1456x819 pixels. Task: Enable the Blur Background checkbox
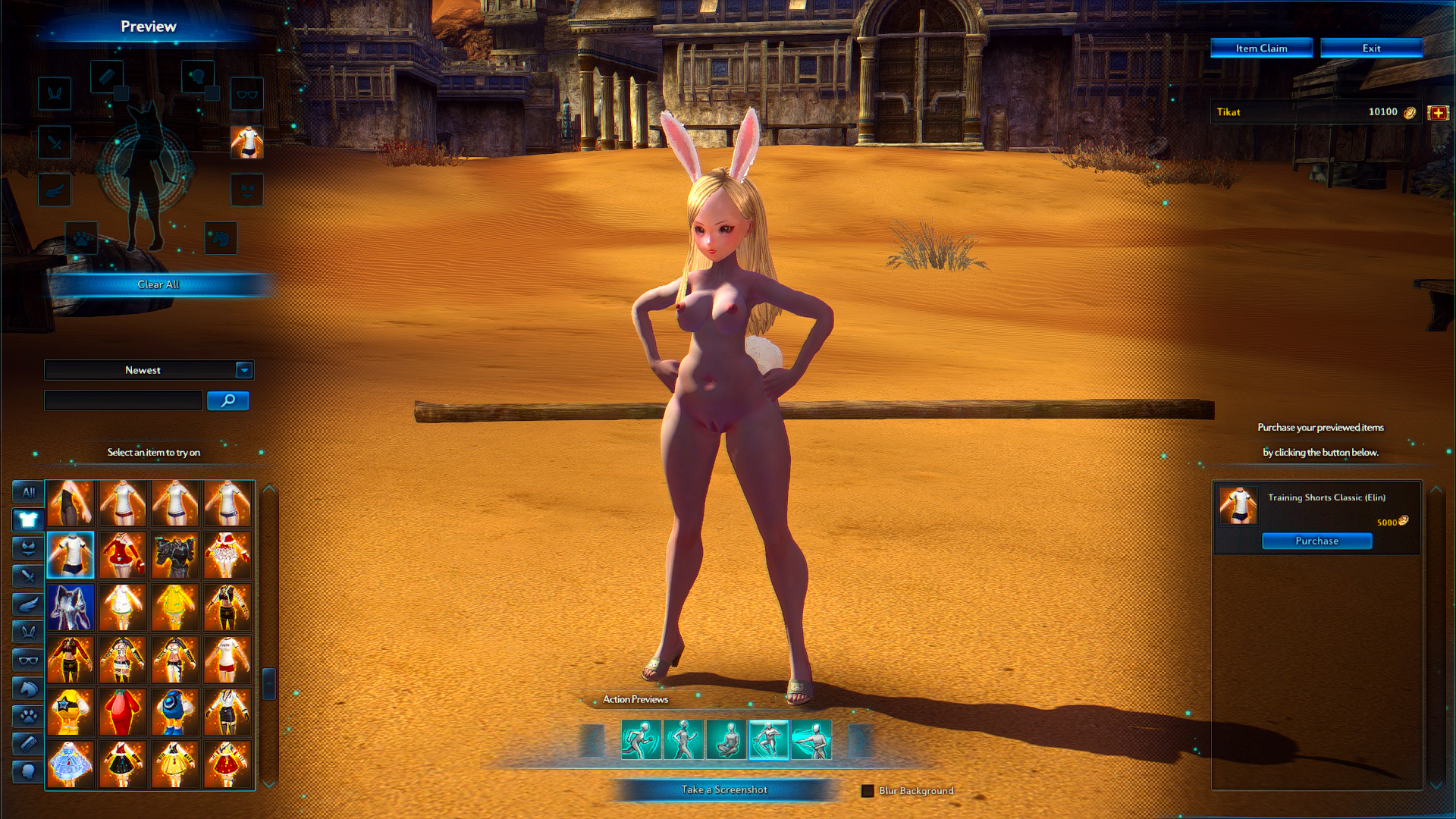(x=867, y=790)
